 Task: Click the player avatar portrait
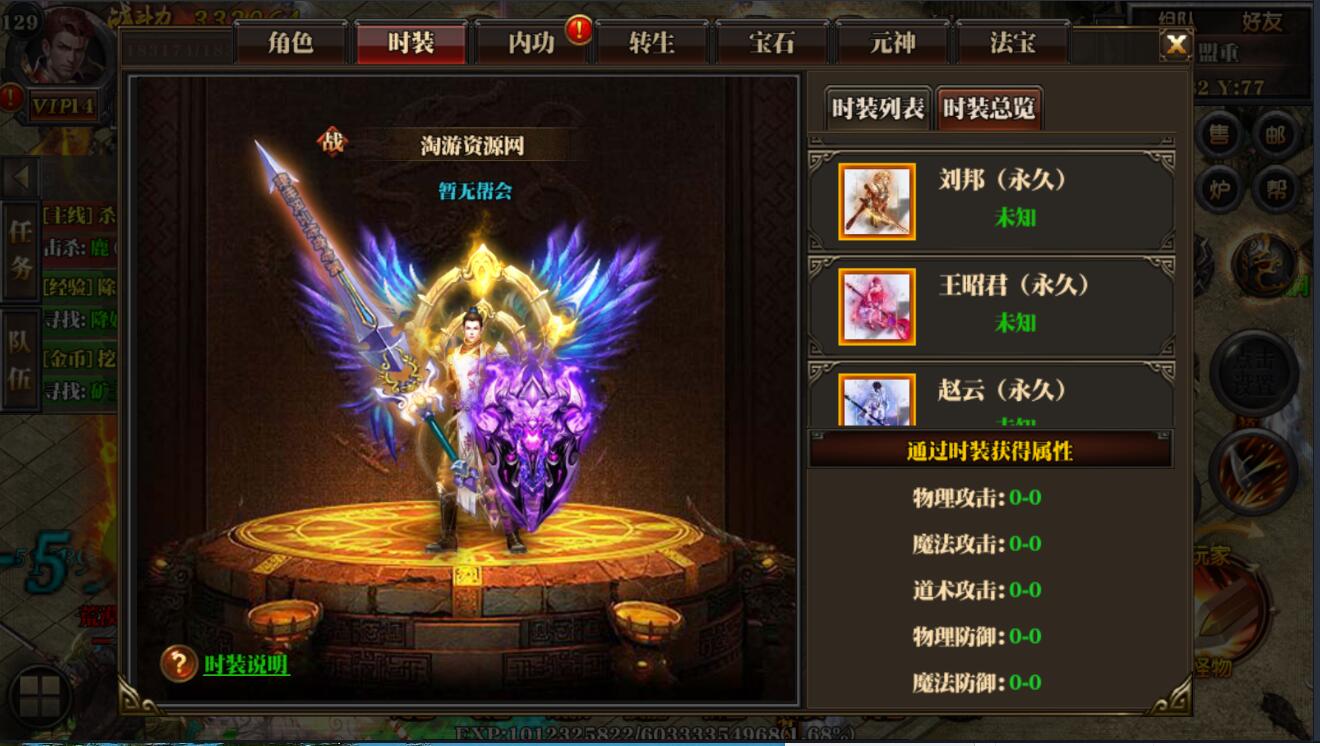(64, 48)
